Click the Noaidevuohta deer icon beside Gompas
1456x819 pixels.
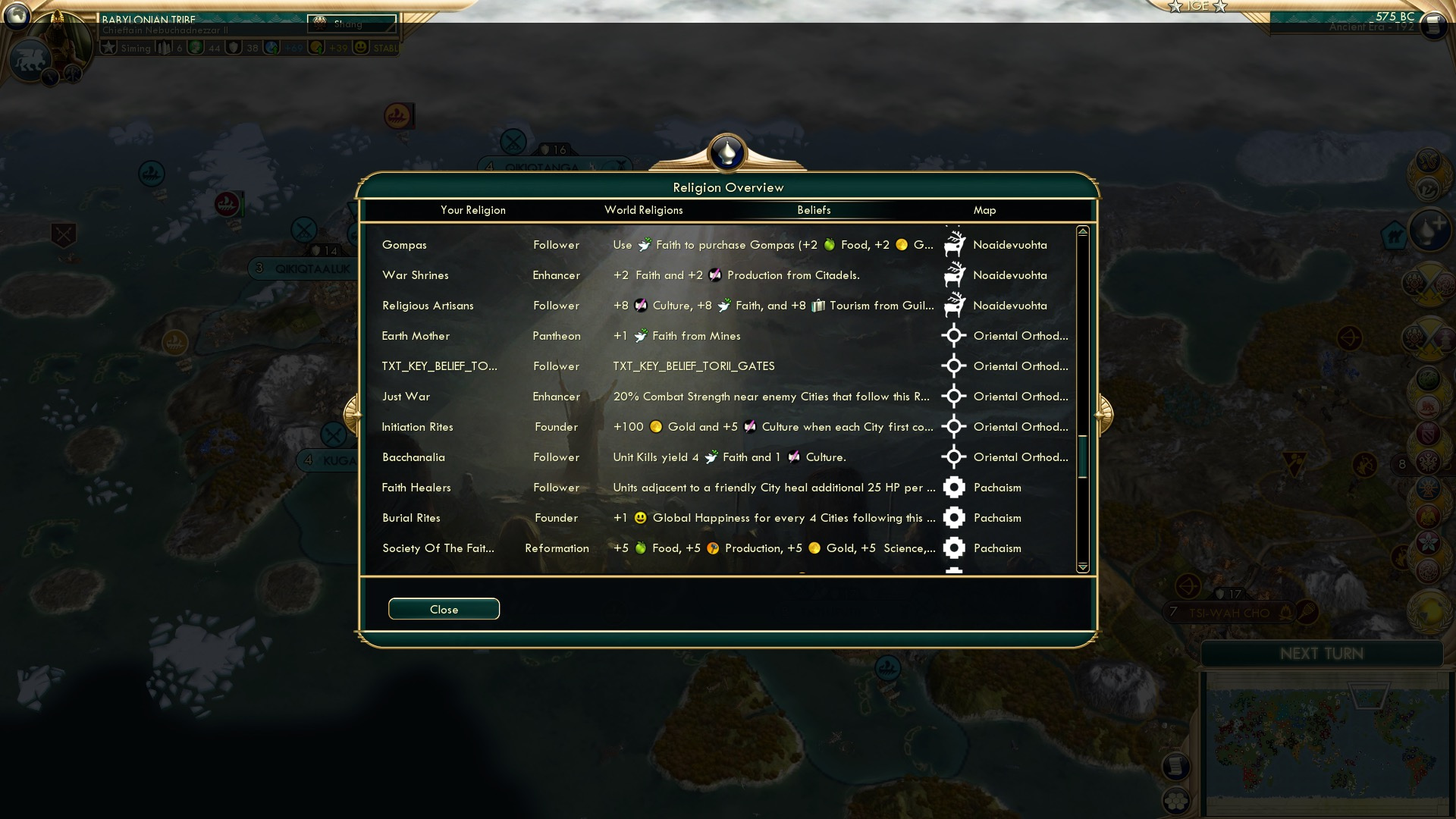[x=954, y=244]
